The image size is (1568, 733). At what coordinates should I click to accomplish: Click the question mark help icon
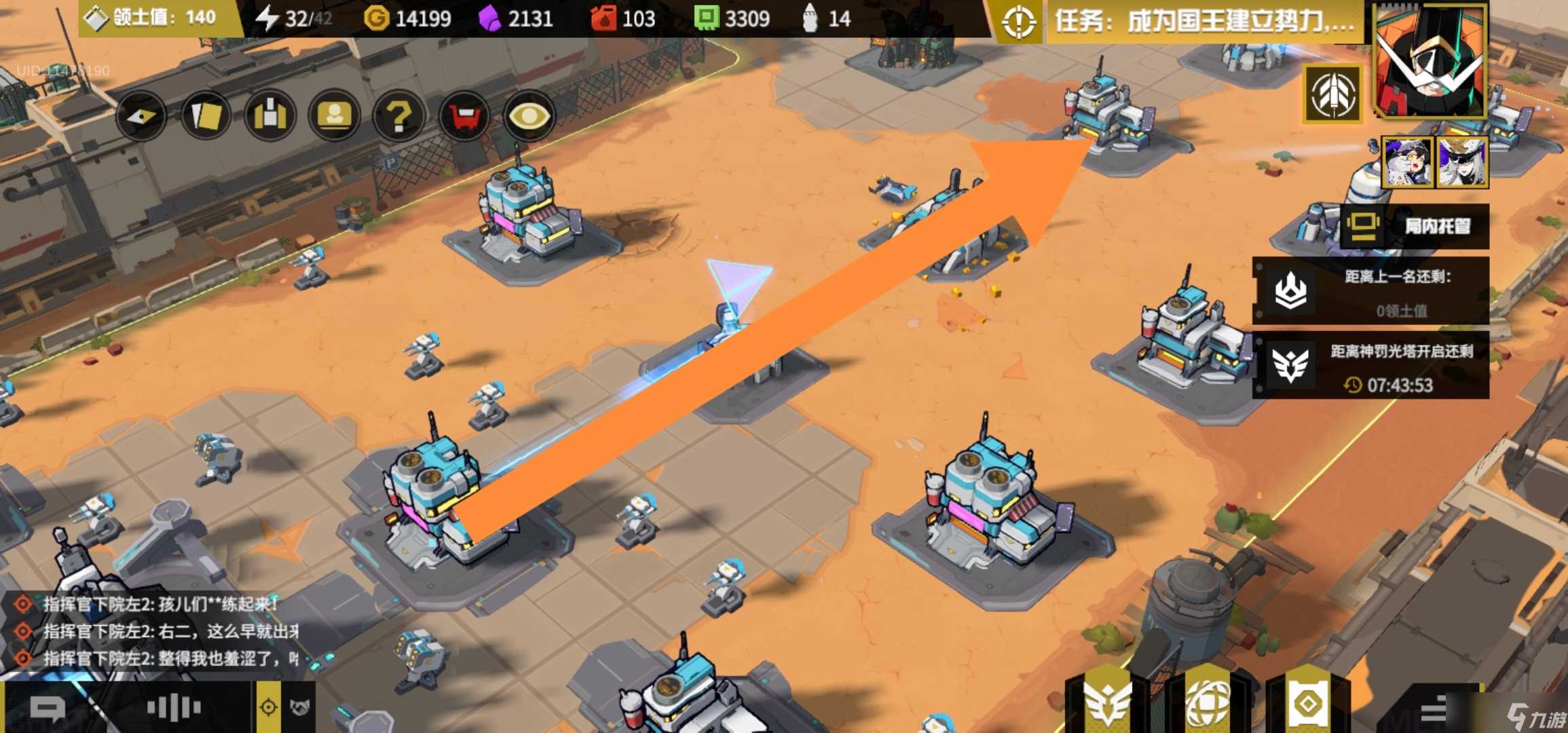398,117
